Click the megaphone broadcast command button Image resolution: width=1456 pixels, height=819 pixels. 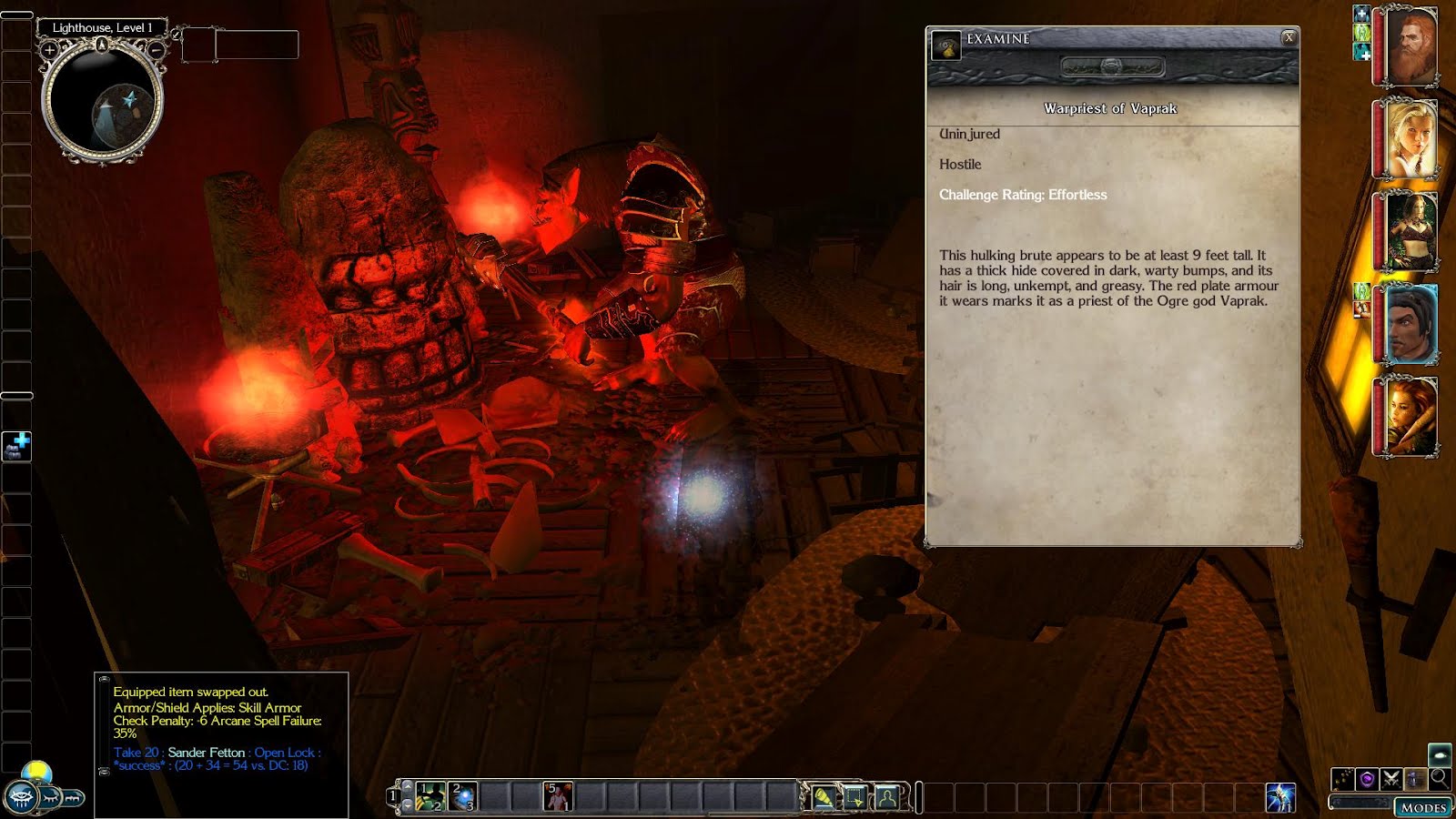824,797
